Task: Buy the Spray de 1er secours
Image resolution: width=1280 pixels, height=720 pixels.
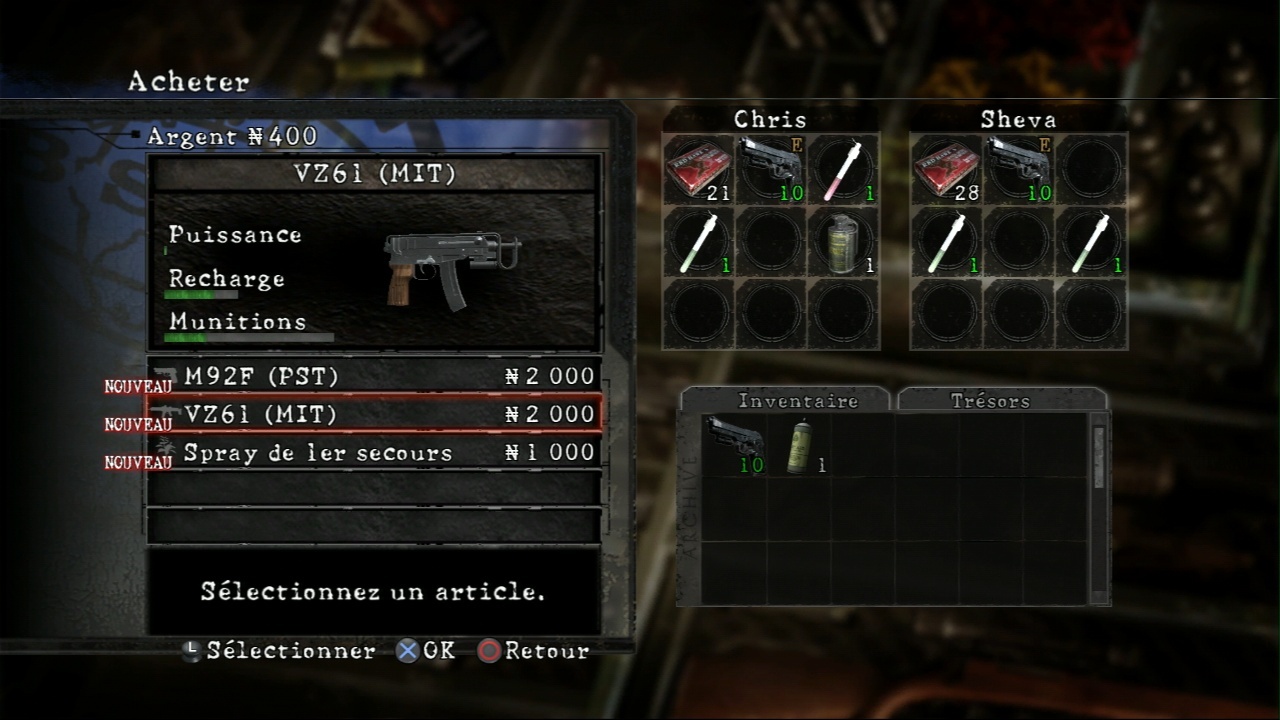Action: [374, 452]
